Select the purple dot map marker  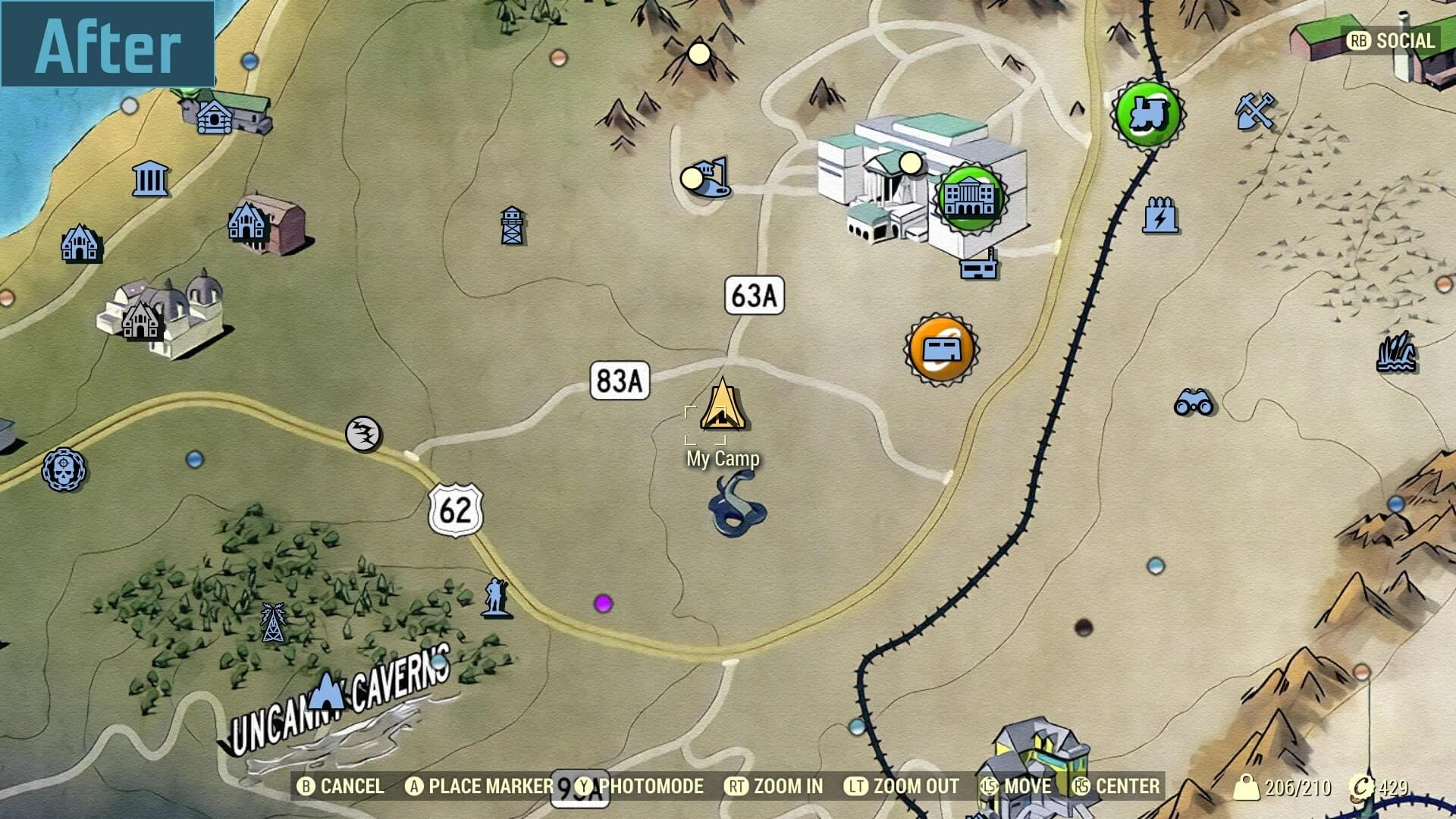tap(603, 604)
